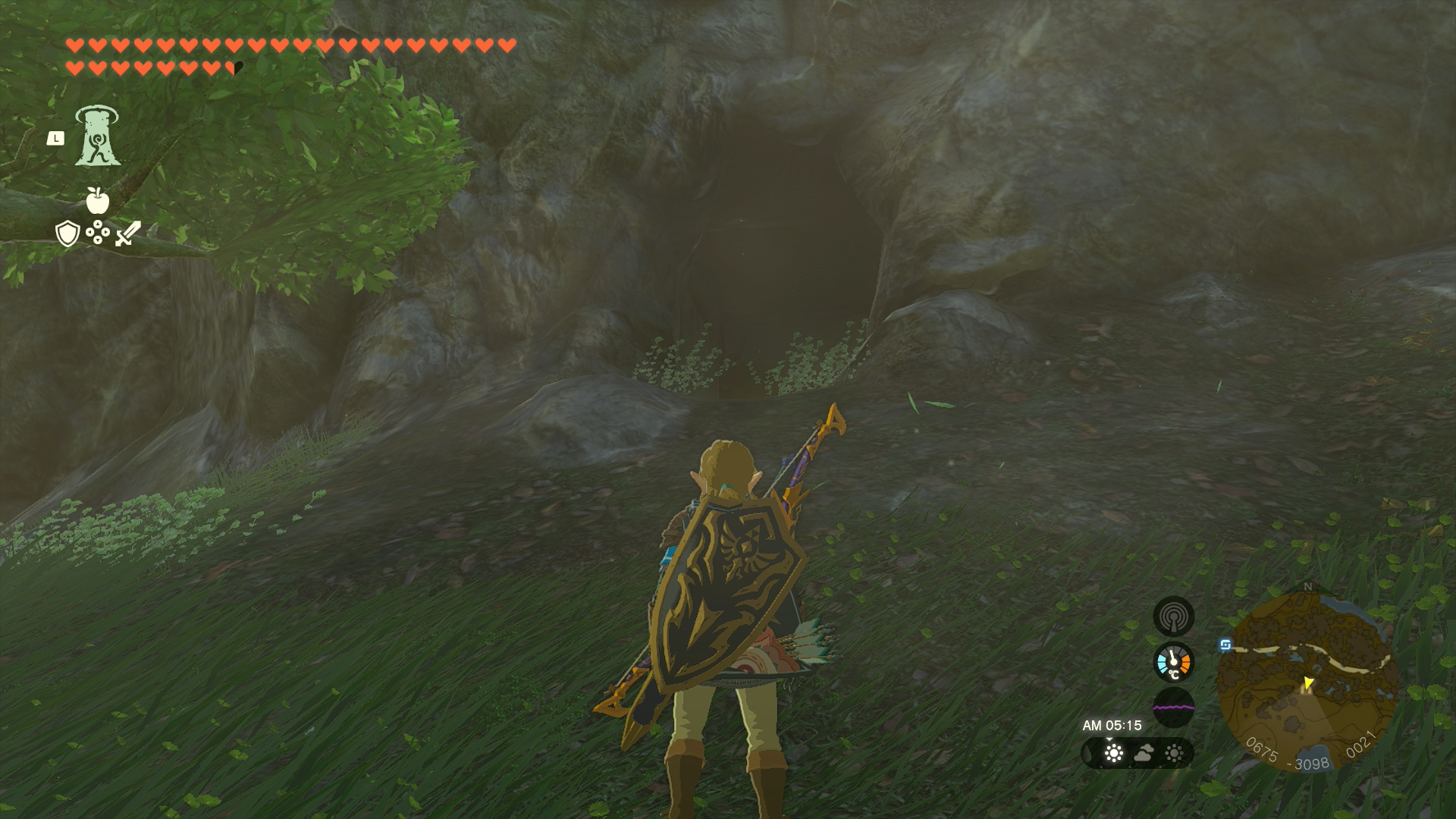The height and width of the screenshot is (819, 1456).
Task: Open the sword weapon quick-select icon
Action: pyautogui.click(x=128, y=233)
